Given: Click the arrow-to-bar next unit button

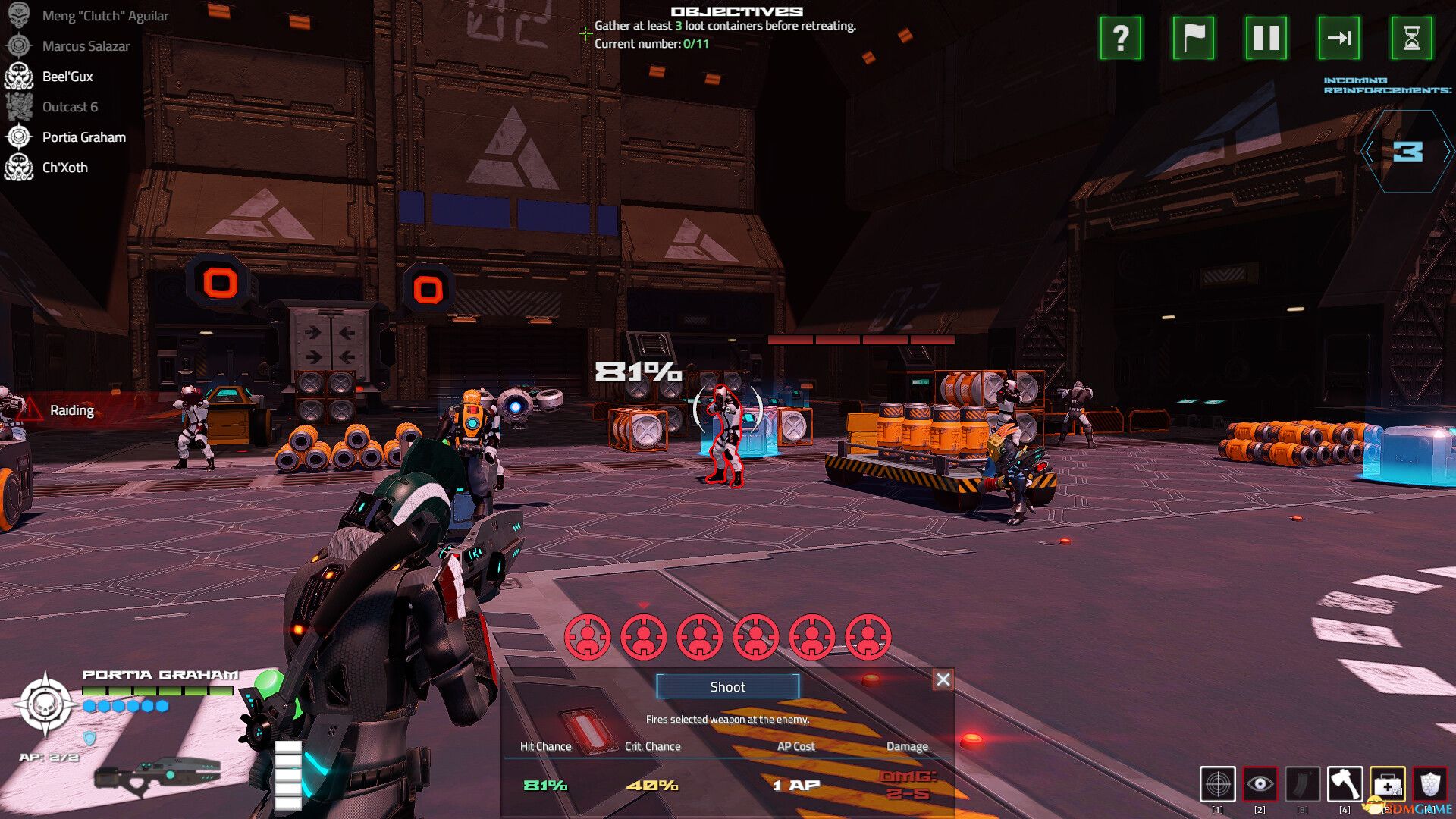Looking at the screenshot, I should [1338, 38].
